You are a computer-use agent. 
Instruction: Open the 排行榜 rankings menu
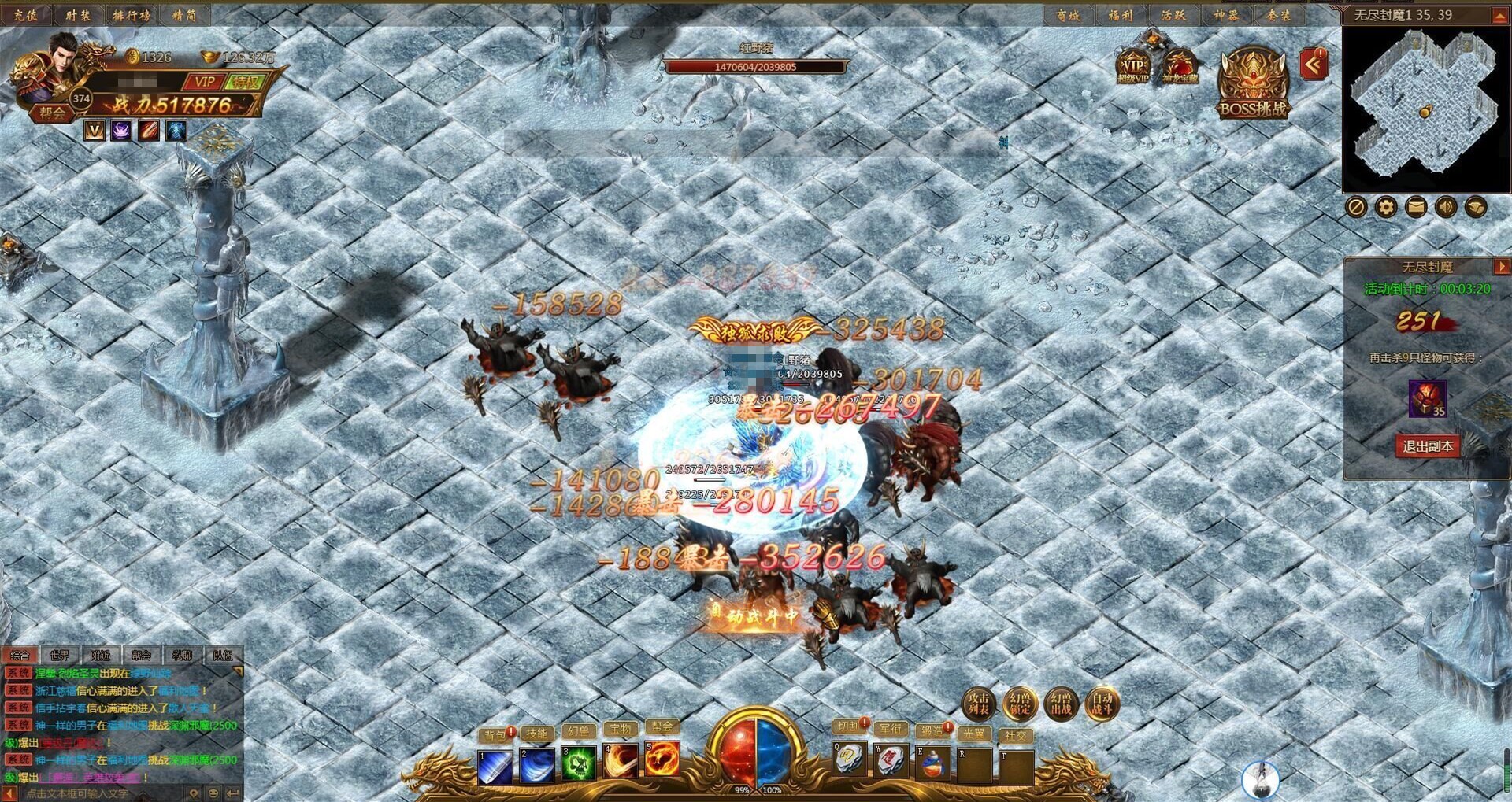[131, 14]
